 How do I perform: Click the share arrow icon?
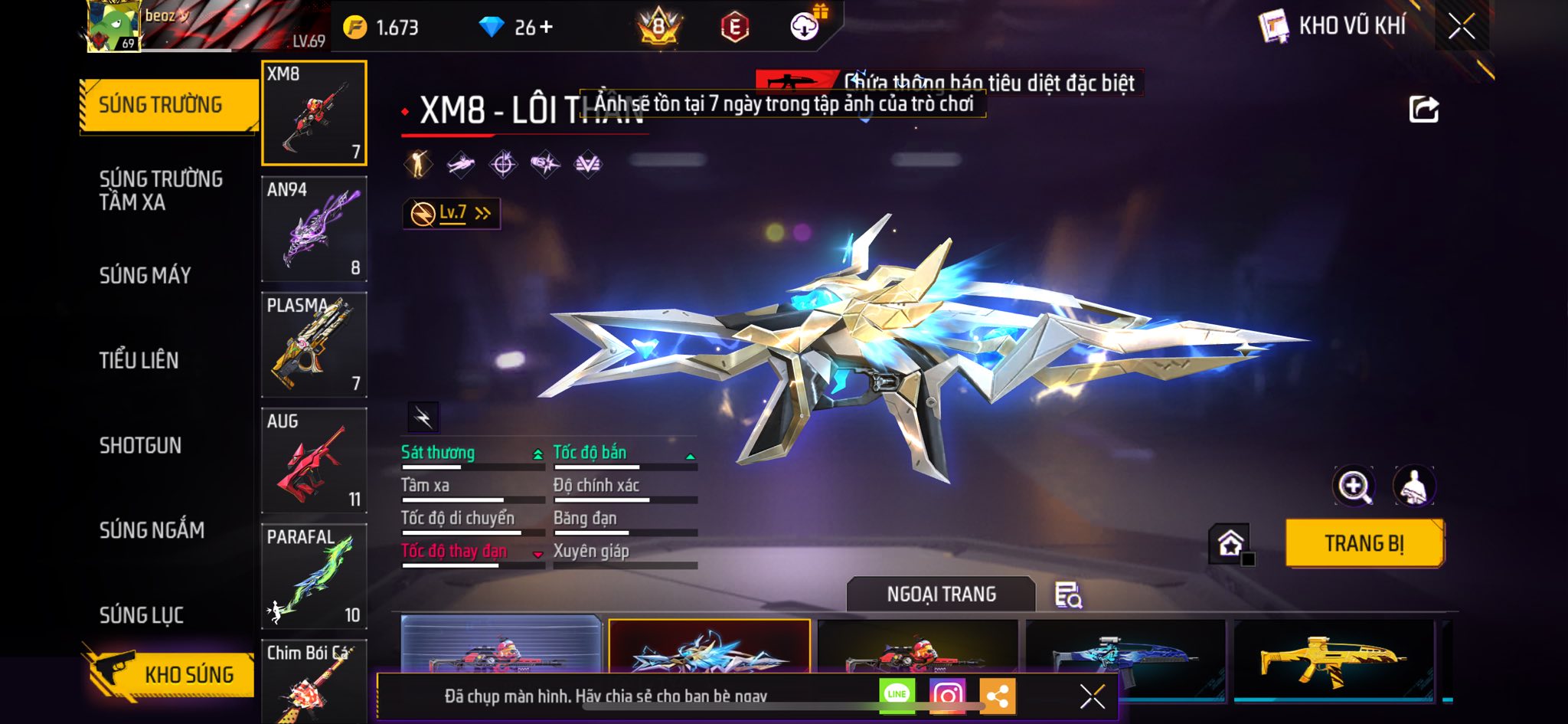click(x=1423, y=110)
